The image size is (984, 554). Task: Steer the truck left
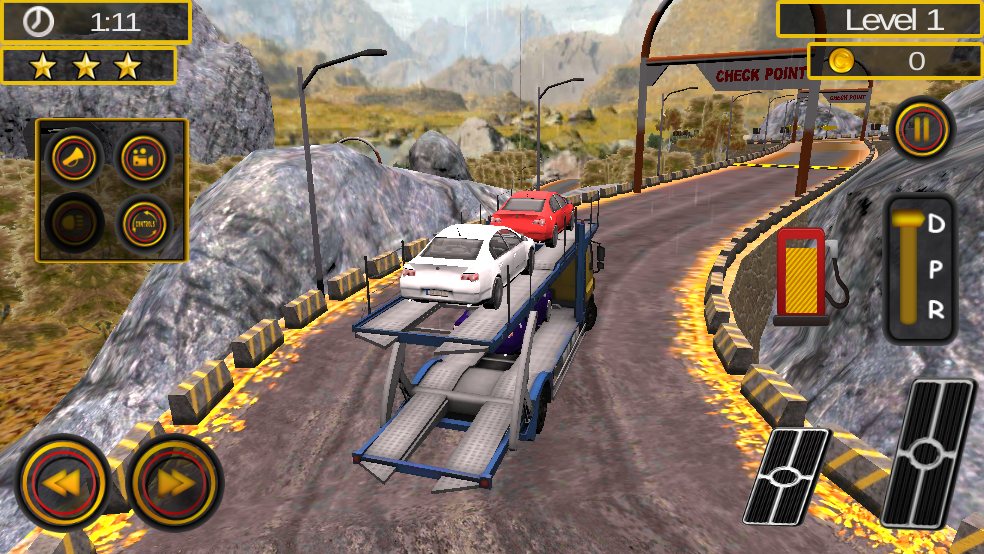(62, 483)
